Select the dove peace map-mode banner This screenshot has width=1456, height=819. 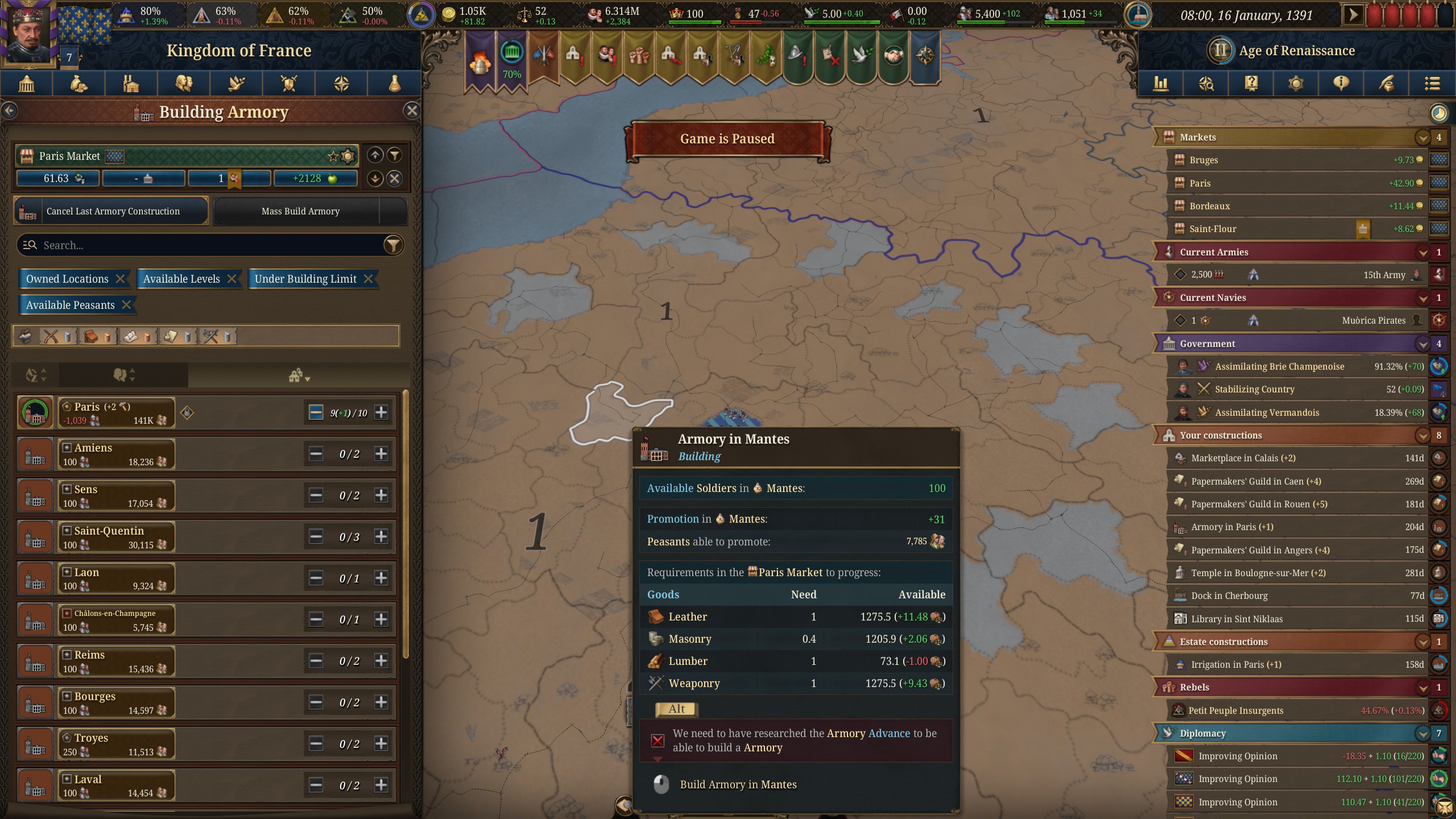[x=861, y=54]
